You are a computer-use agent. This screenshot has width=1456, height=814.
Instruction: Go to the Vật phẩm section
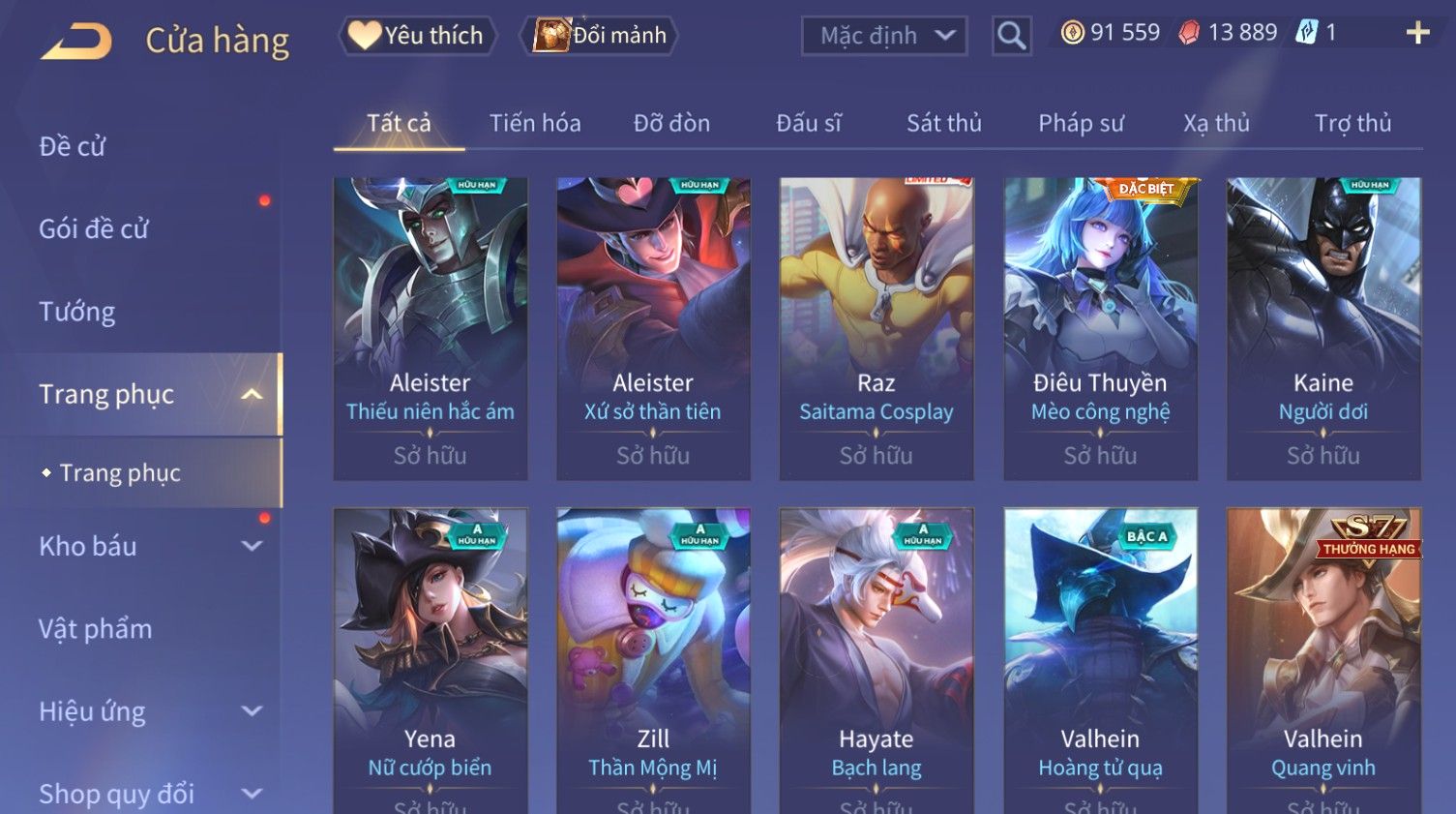pos(96,629)
